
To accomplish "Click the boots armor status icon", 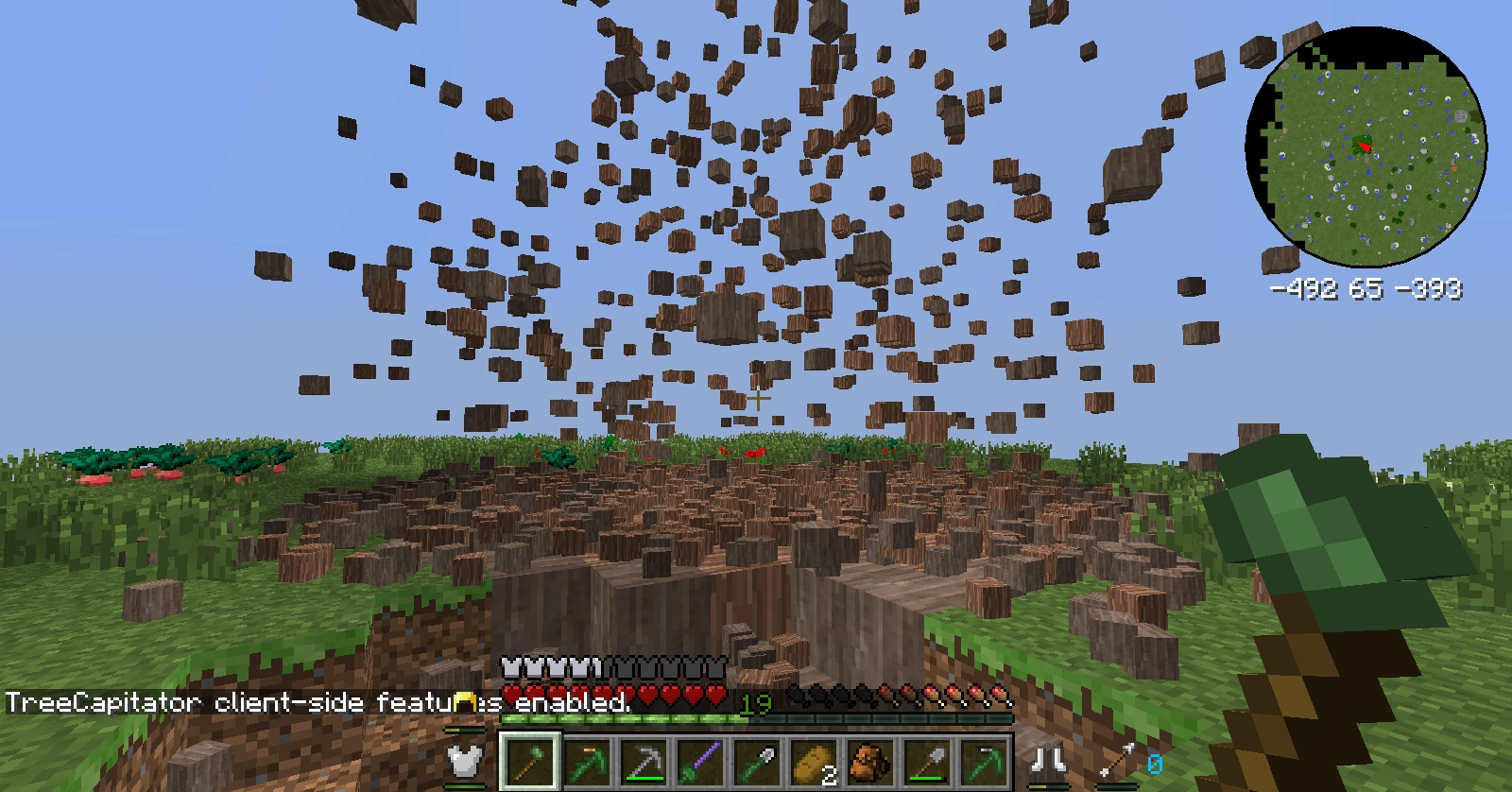I will point(1049,760).
